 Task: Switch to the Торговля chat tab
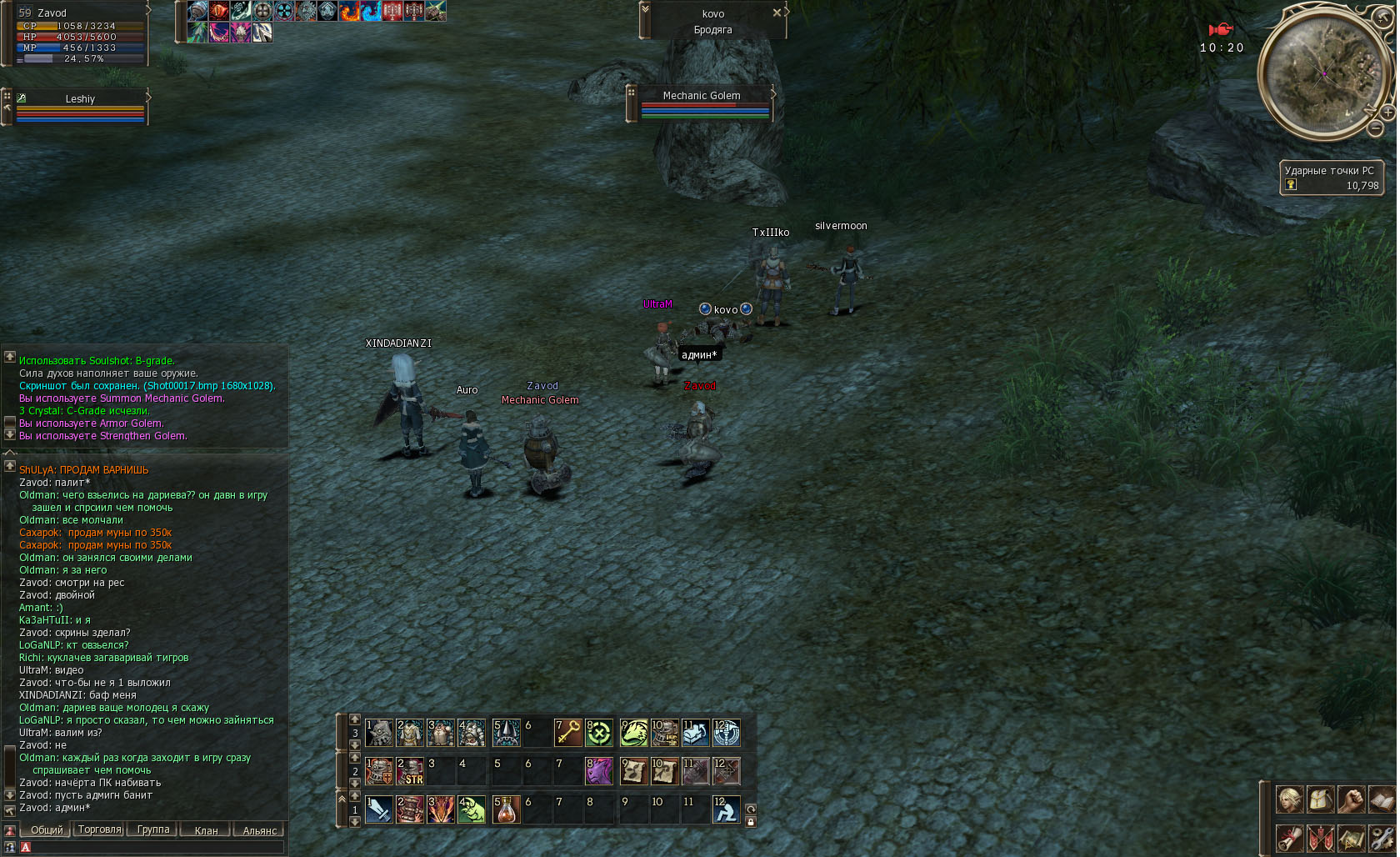point(99,829)
